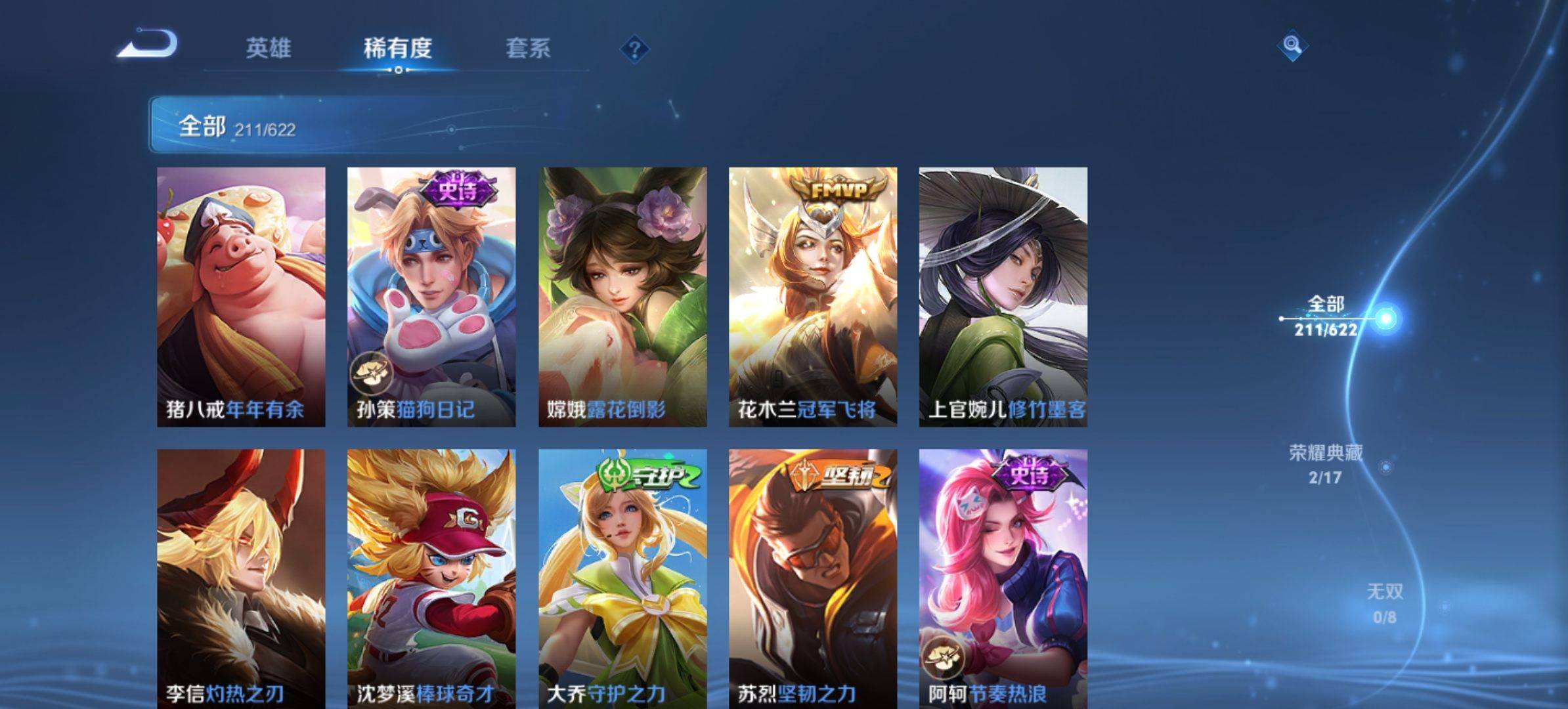Select the 李信 灼热之刃 skin card
Screen dimensions: 1568x709
[241, 578]
